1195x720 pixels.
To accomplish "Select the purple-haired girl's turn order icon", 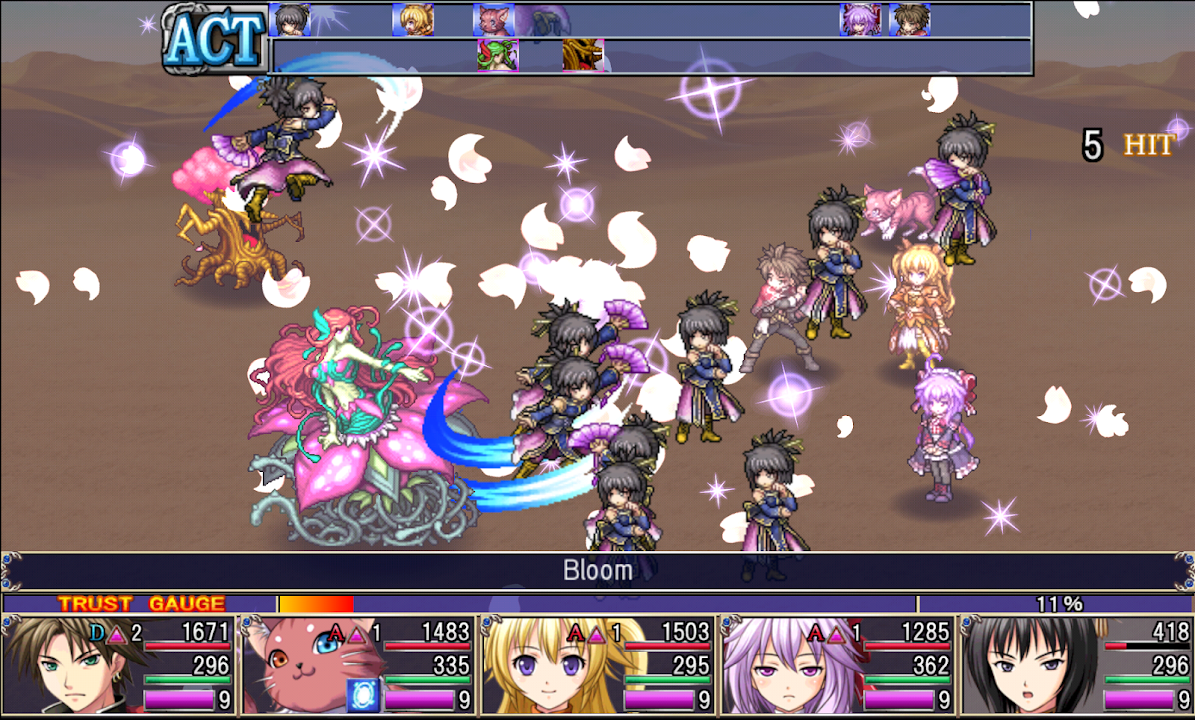I will click(x=860, y=19).
